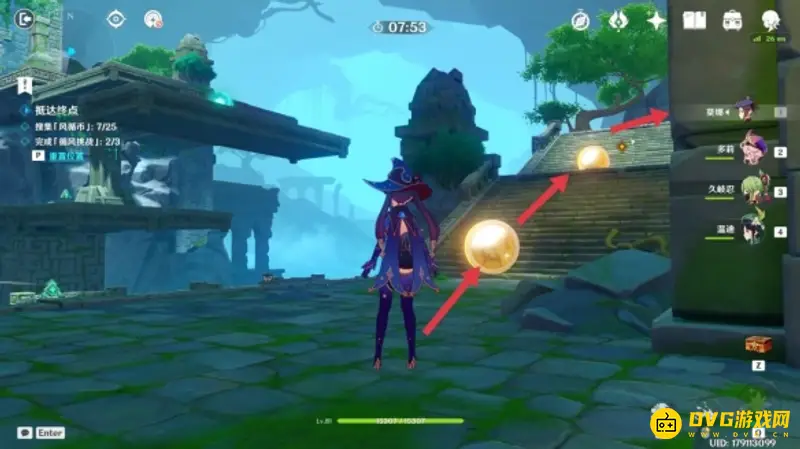Use the treasure chest gadget icon
Viewport: 800px width, 449px height.
[x=757, y=345]
